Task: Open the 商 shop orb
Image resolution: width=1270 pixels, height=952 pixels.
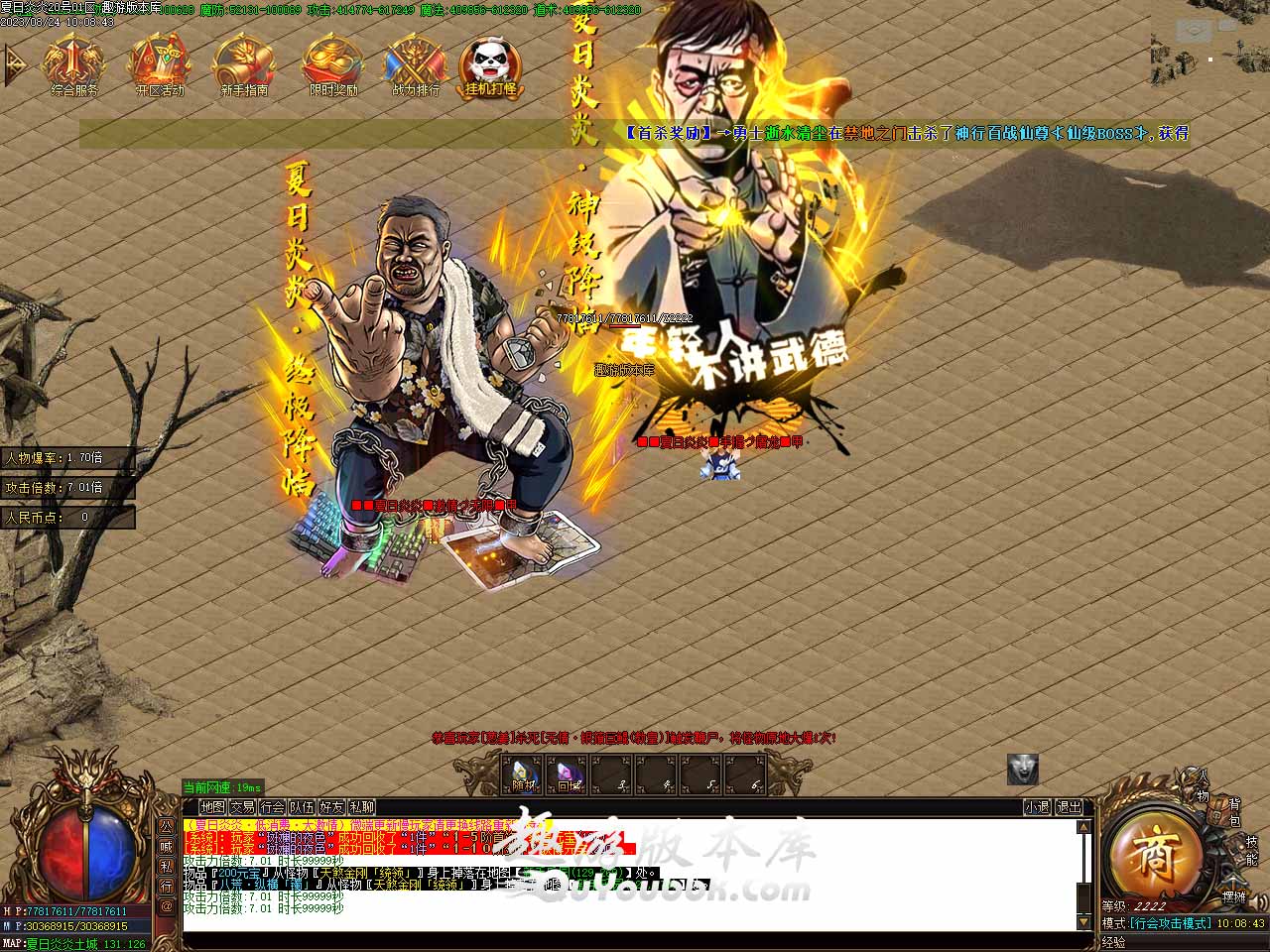Action: click(x=1154, y=857)
